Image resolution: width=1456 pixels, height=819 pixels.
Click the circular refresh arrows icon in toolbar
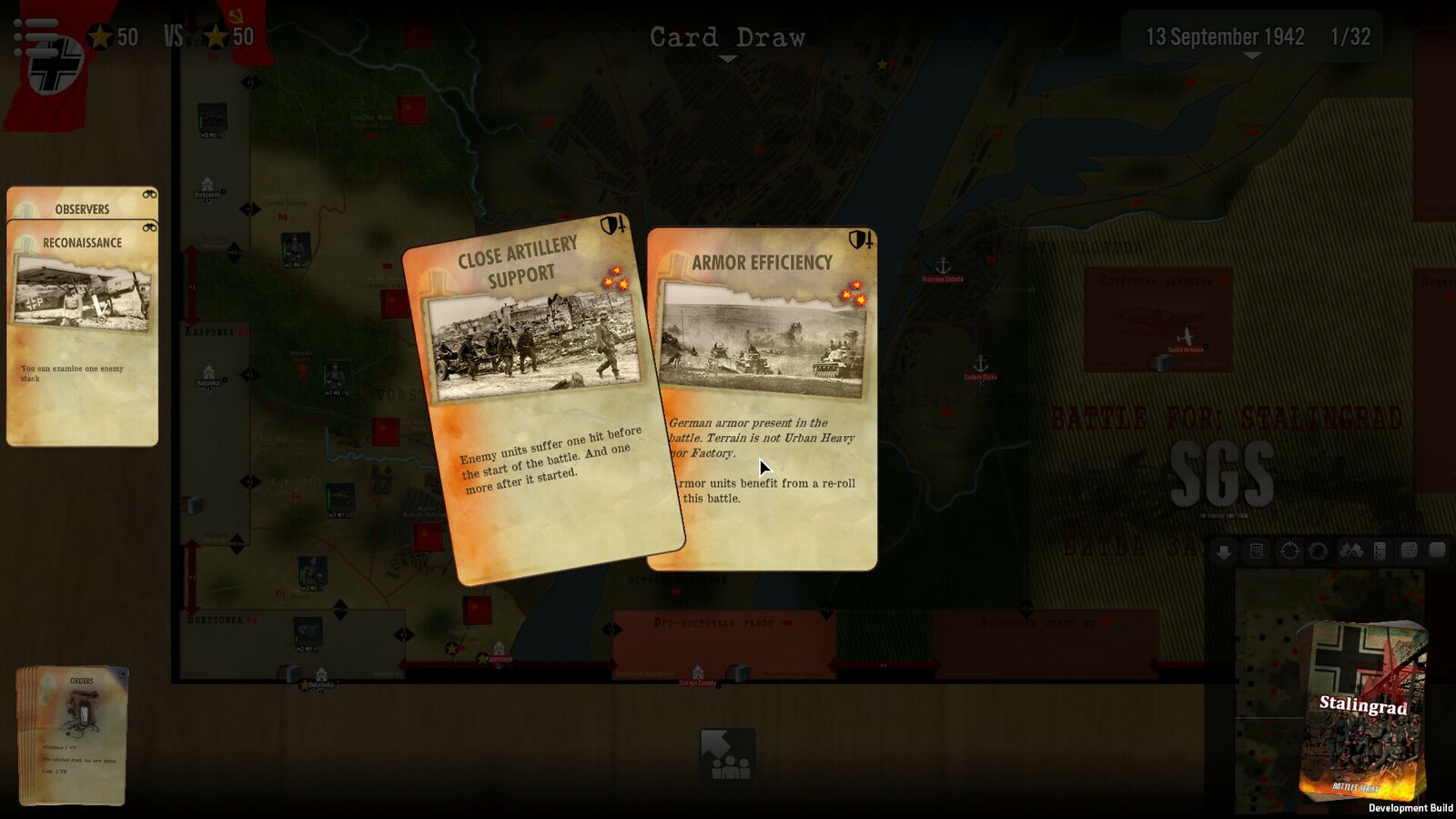[1319, 551]
